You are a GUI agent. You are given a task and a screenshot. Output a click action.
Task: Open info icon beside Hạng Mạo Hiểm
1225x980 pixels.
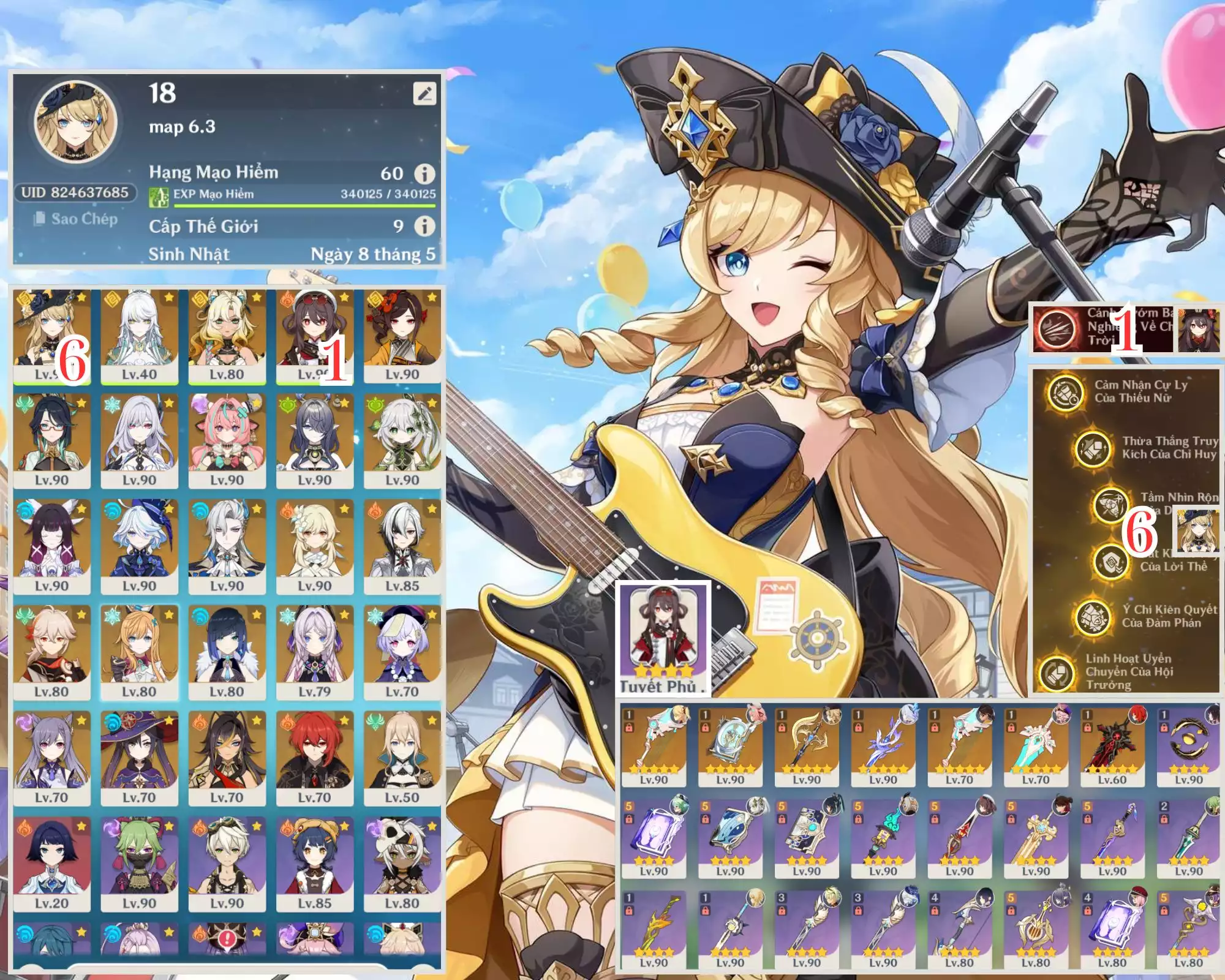coord(424,174)
